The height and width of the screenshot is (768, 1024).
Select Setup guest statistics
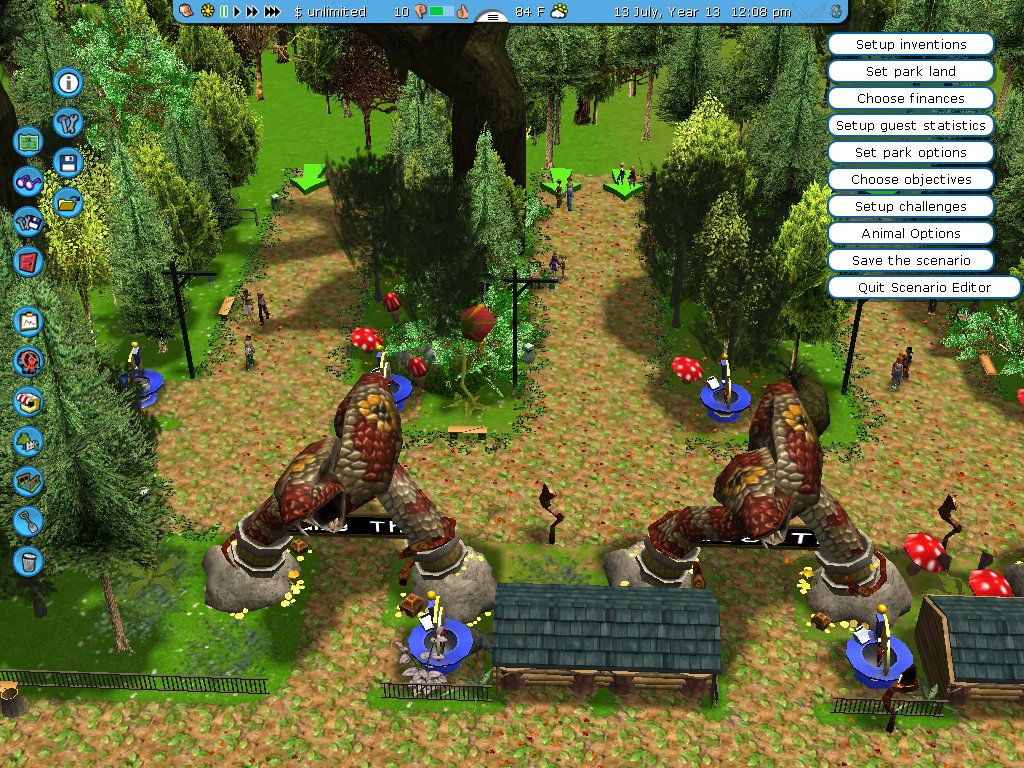[910, 126]
